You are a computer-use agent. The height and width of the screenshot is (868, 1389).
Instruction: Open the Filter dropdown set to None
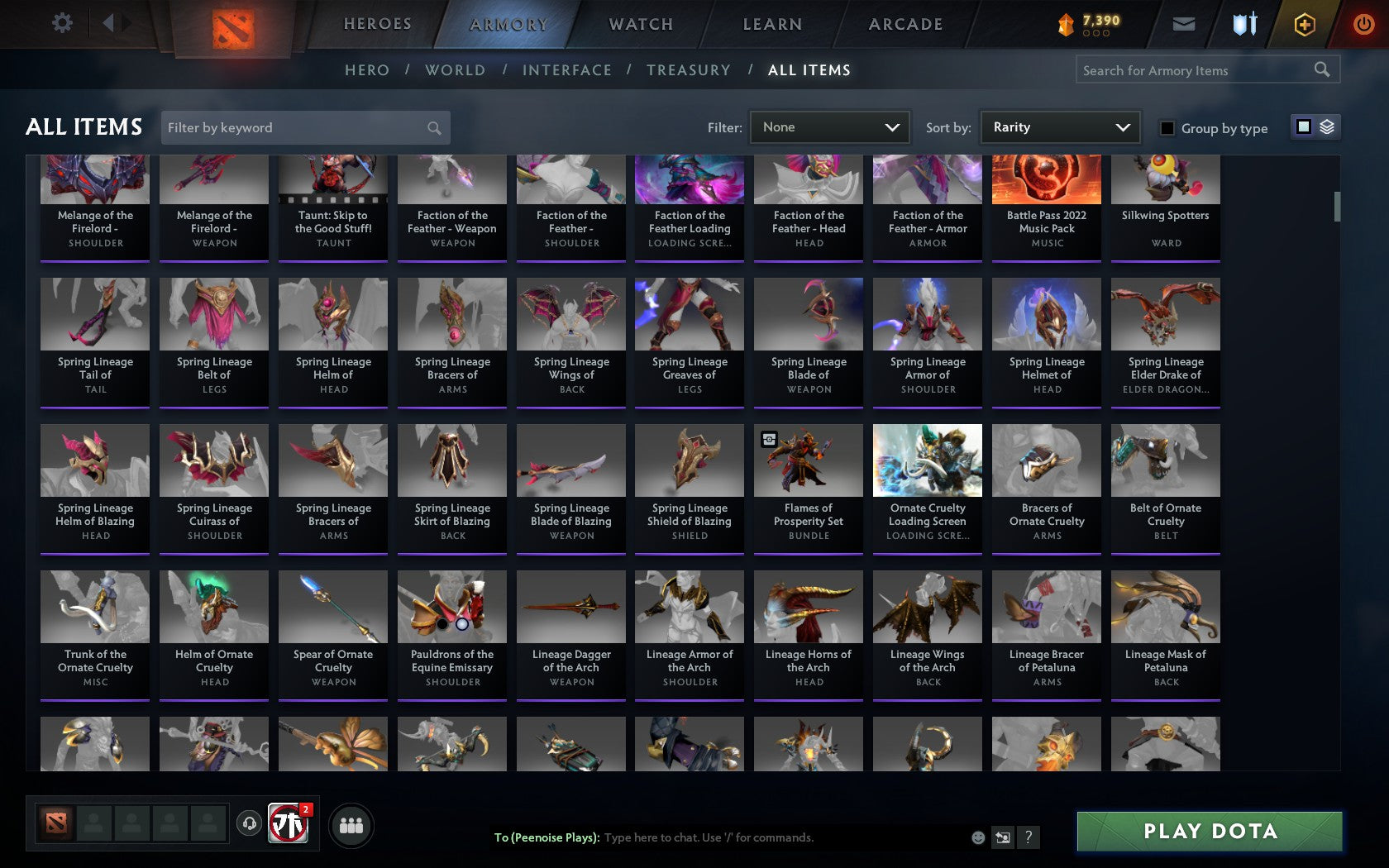click(829, 126)
